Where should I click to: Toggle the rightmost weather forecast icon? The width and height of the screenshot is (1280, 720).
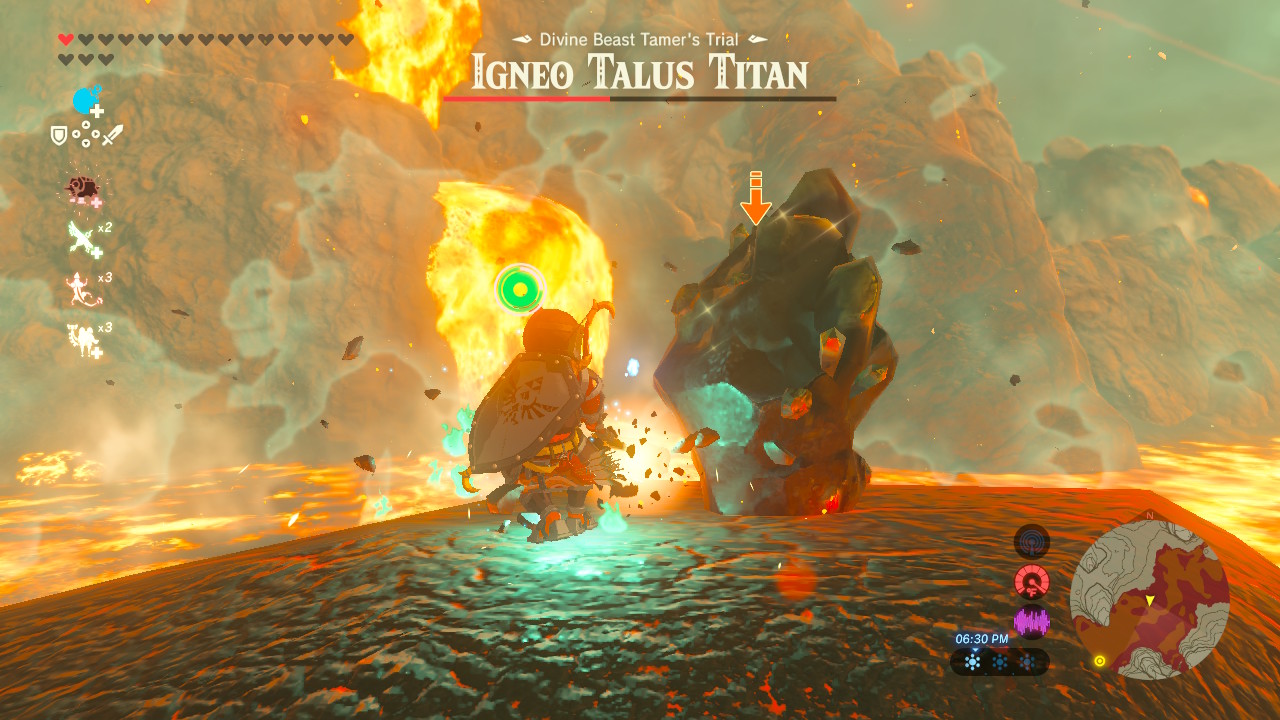click(x=1027, y=661)
